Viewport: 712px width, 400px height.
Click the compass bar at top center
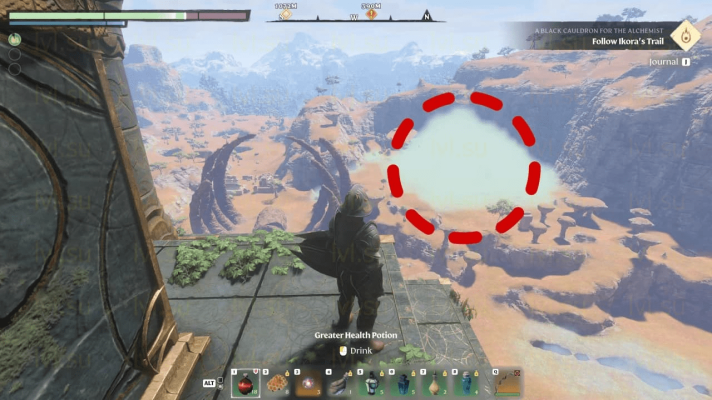click(355, 16)
